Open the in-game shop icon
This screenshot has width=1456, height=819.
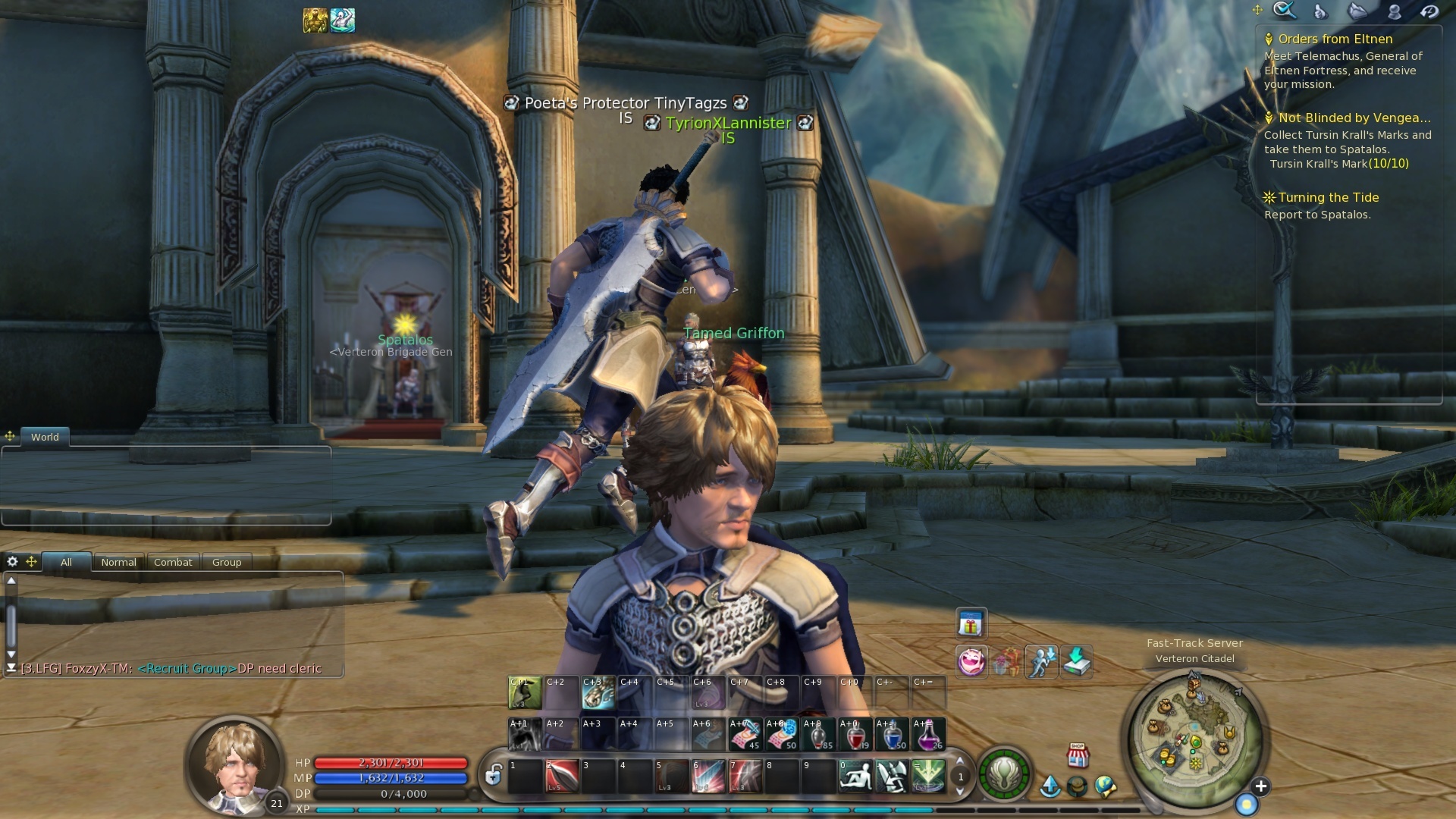1078,755
